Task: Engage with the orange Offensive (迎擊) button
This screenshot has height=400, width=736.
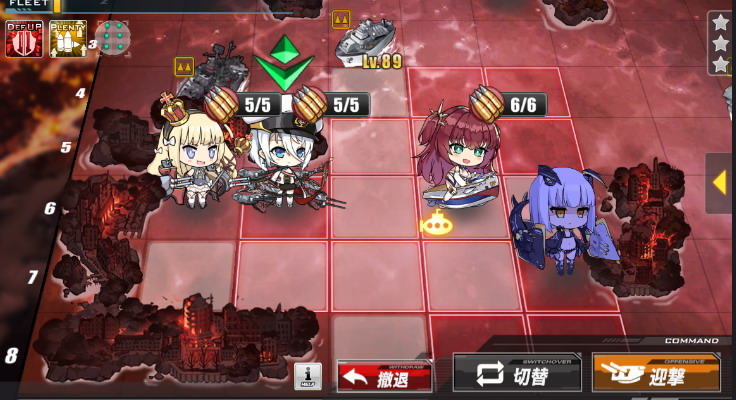Action: (656, 373)
